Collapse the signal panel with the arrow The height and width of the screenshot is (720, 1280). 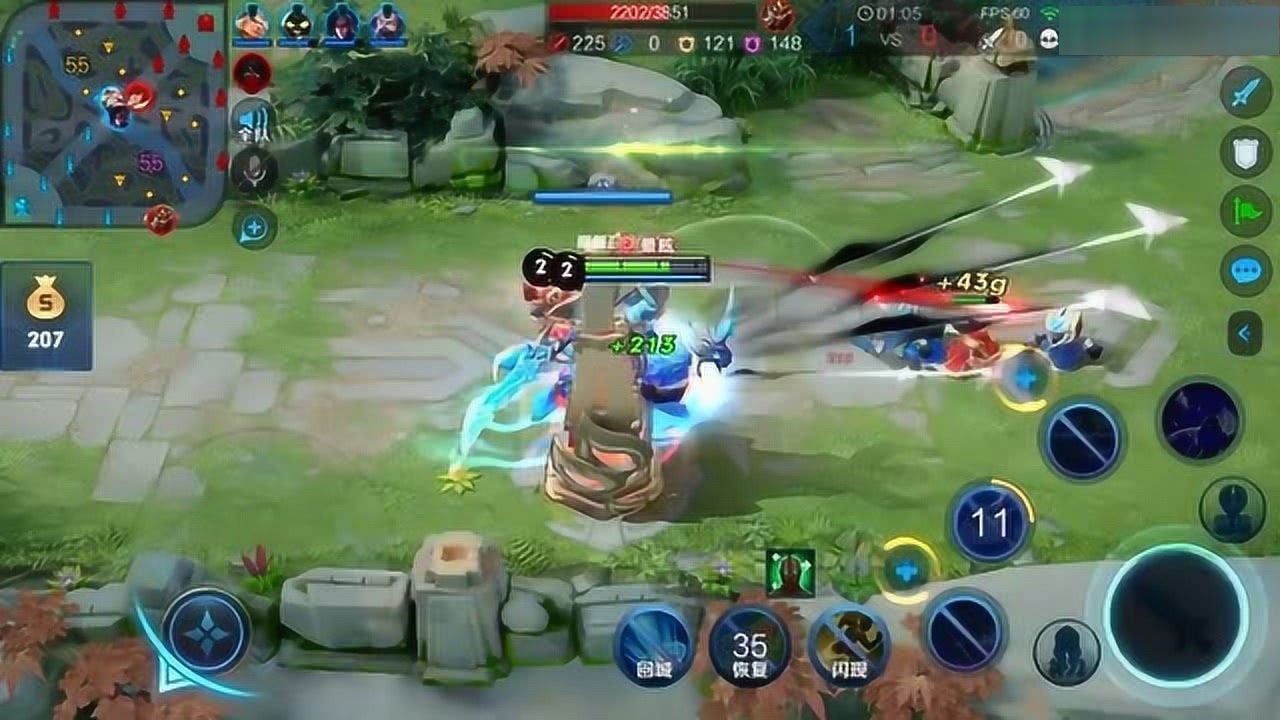tap(1245, 332)
